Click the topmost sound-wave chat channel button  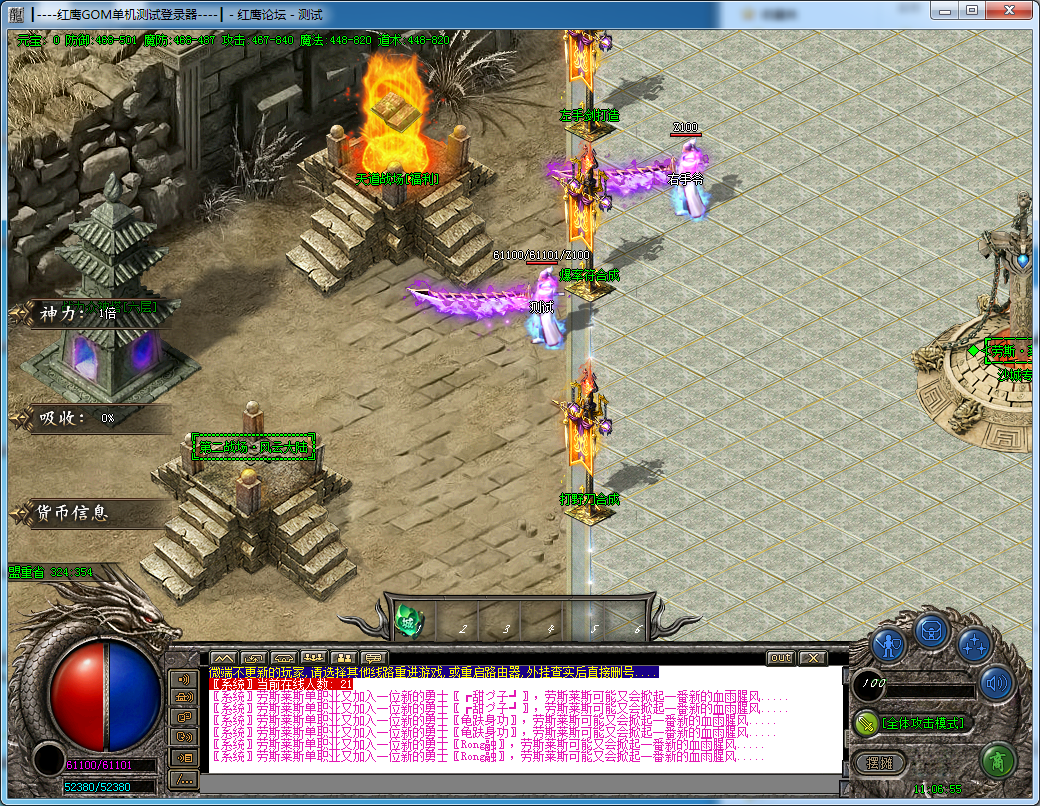184,679
